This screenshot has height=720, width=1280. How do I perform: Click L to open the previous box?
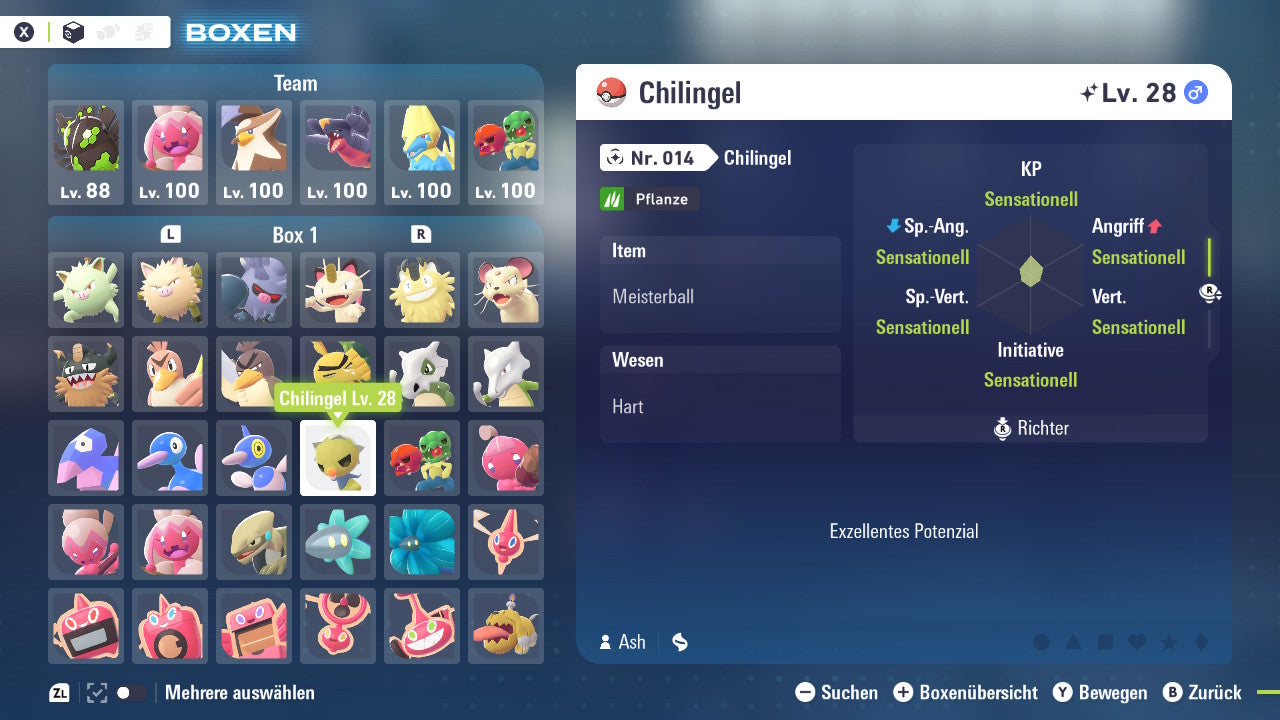170,233
